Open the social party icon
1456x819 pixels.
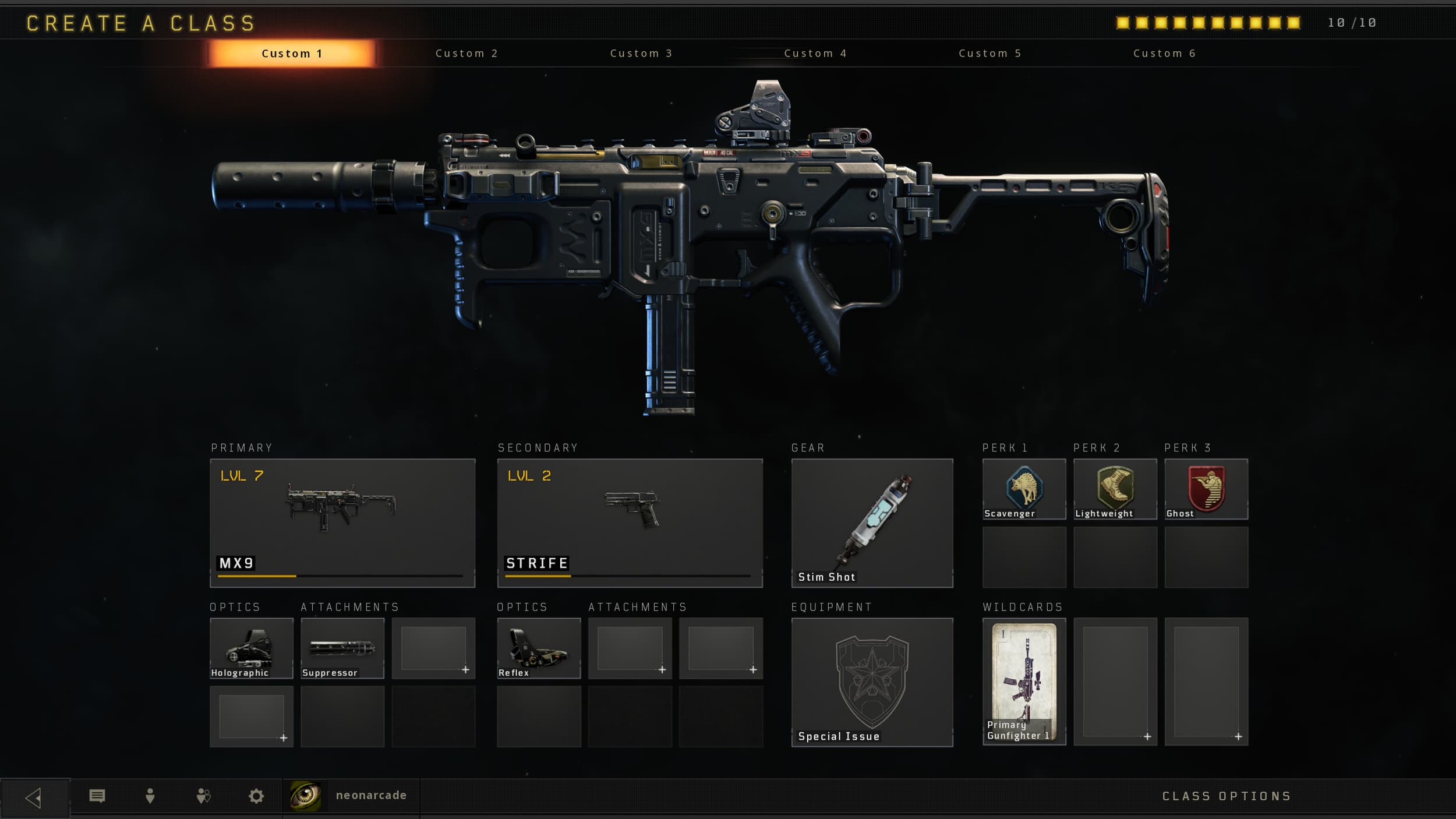point(203,795)
